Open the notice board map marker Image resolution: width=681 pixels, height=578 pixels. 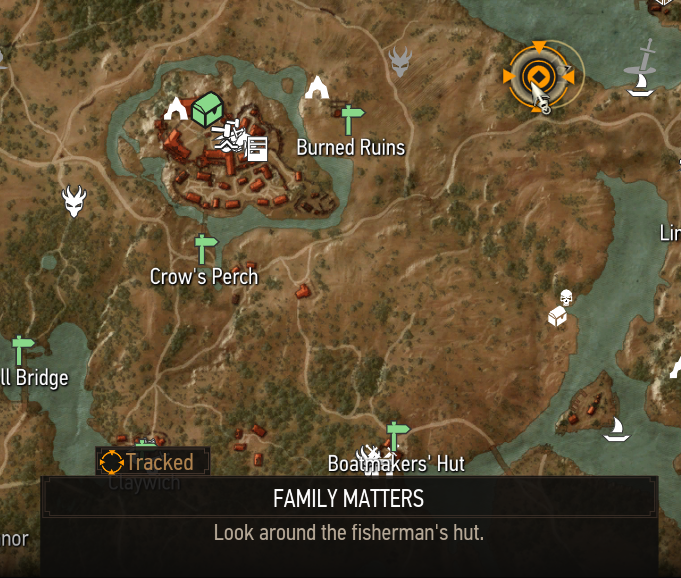coord(257,148)
